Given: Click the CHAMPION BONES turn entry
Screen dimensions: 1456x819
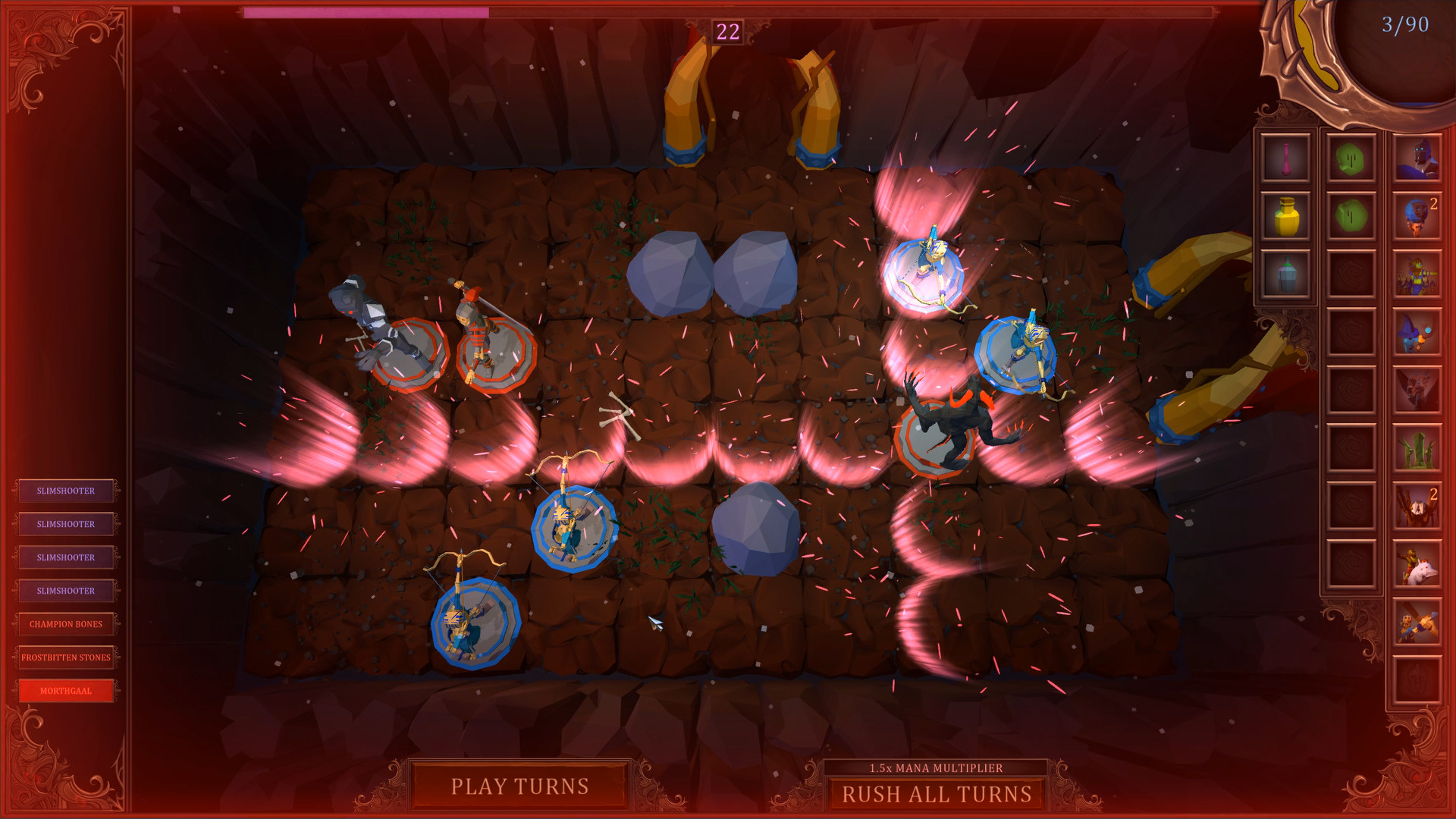Looking at the screenshot, I should [x=67, y=623].
